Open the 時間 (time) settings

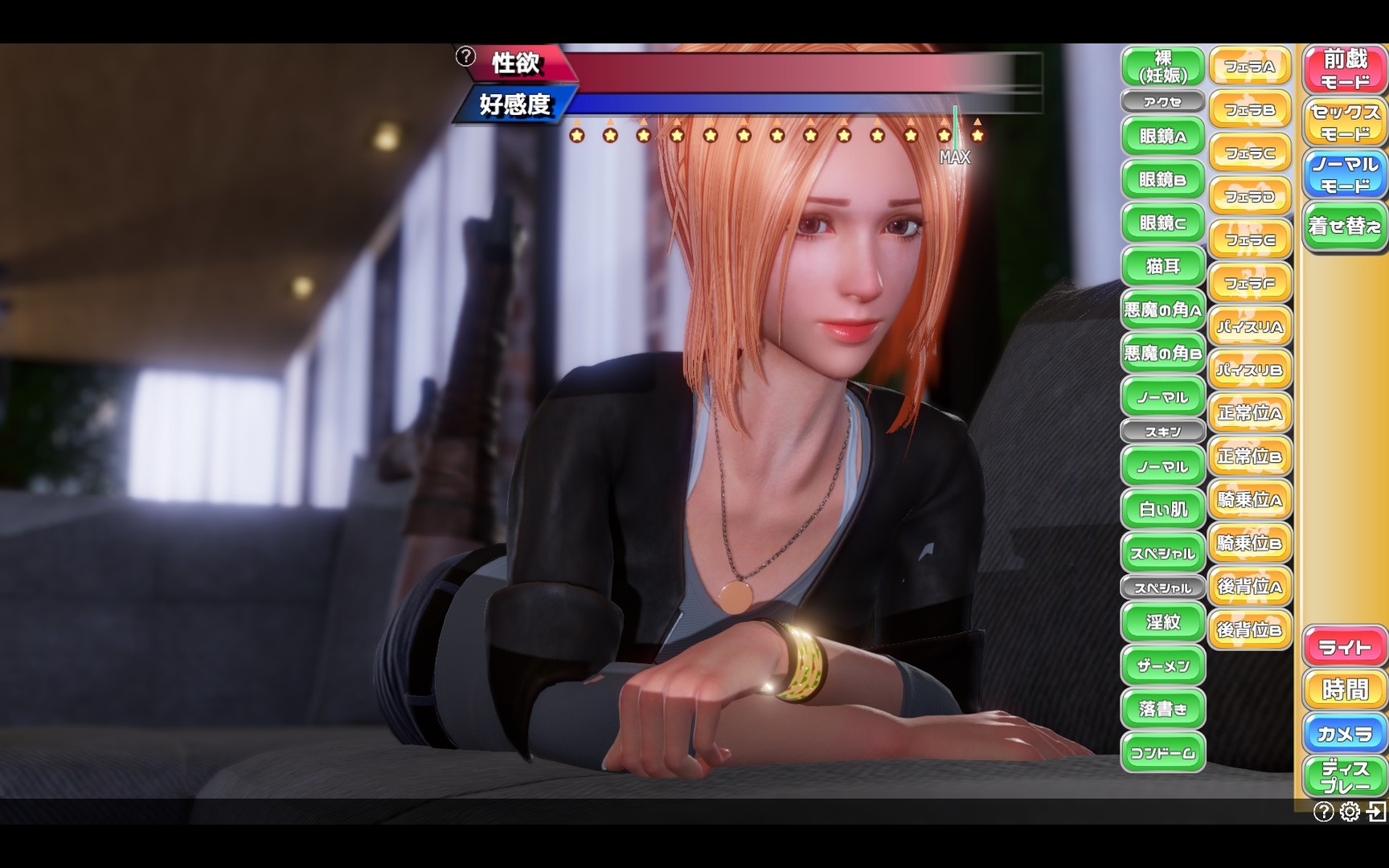[x=1345, y=690]
